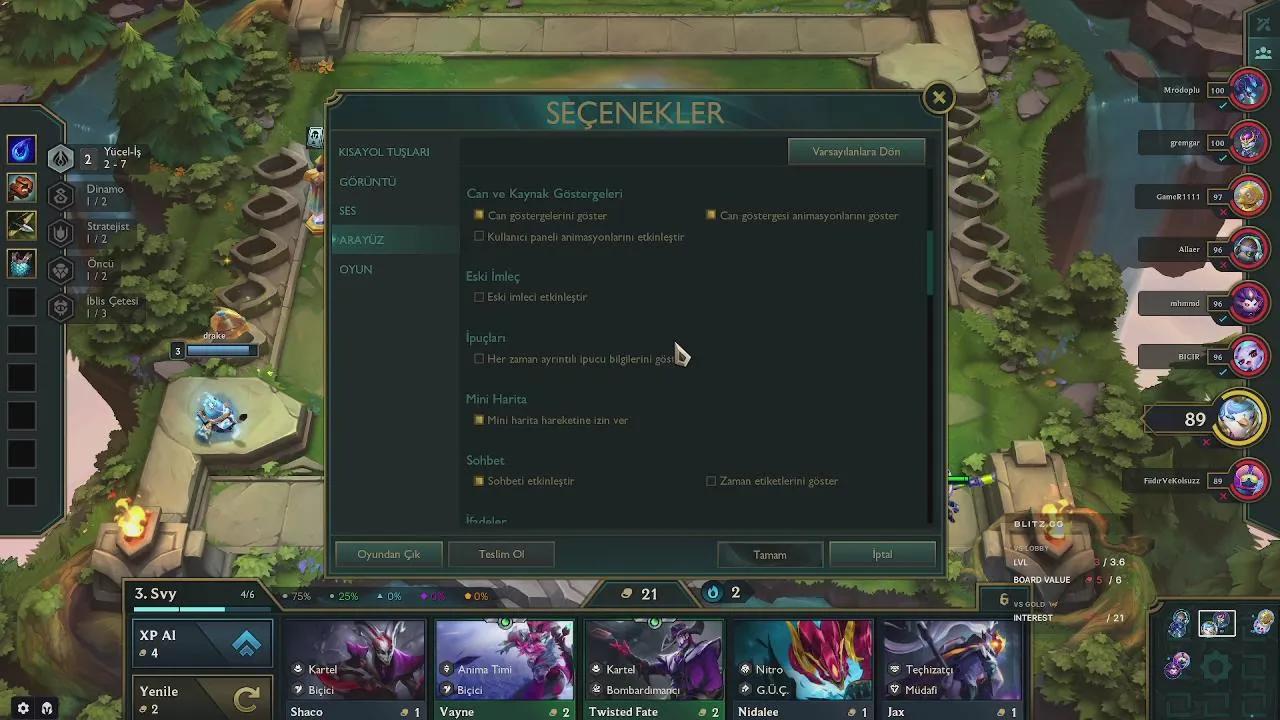Open the SES settings tab
The height and width of the screenshot is (720, 1280).
[347, 211]
